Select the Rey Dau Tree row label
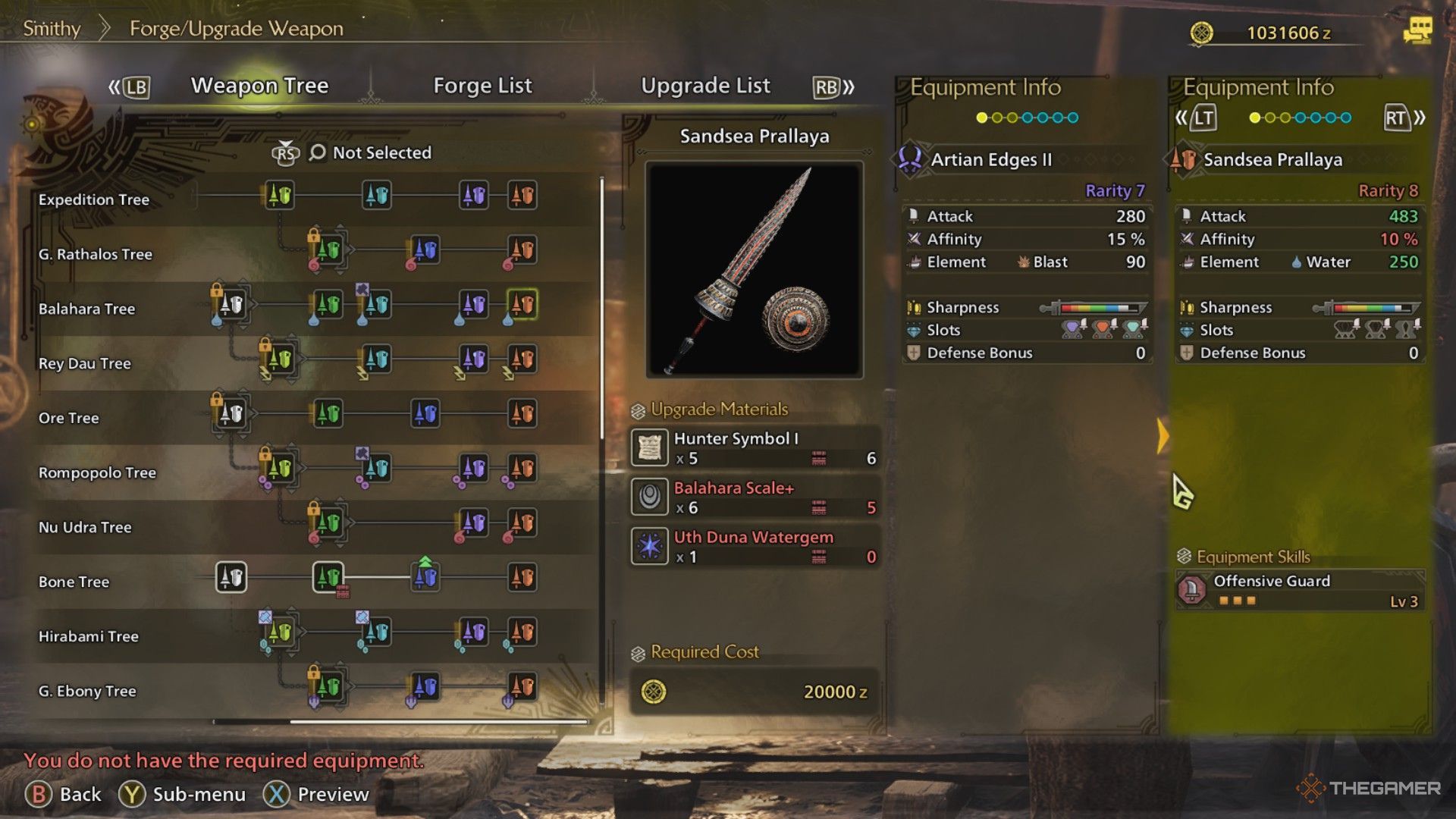The image size is (1456, 819). [x=85, y=363]
